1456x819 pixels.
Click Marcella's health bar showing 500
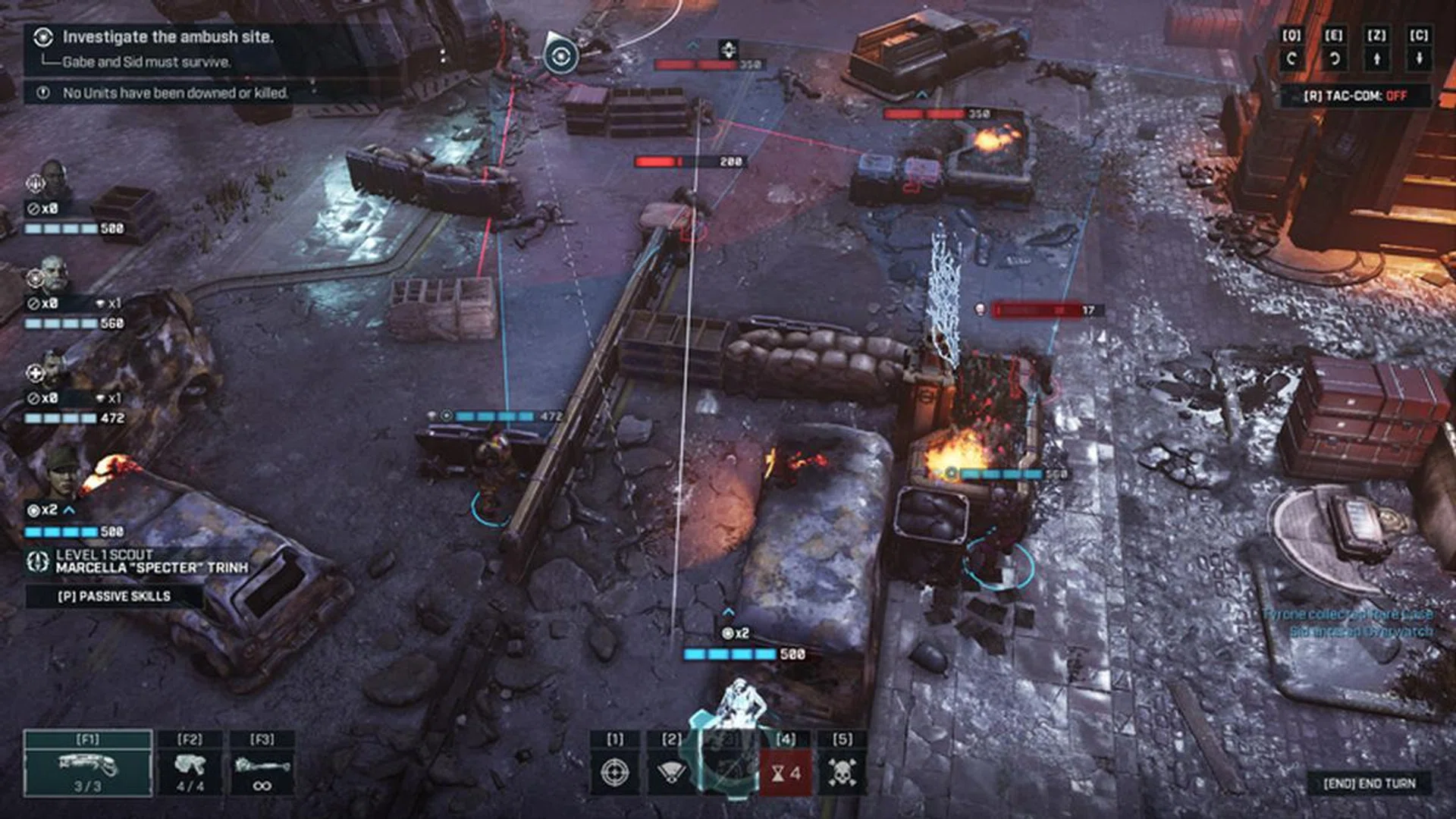click(x=62, y=532)
